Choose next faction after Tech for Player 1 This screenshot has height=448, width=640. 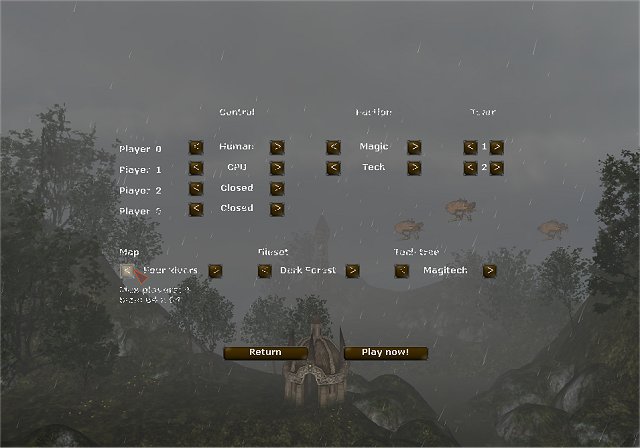click(x=414, y=168)
